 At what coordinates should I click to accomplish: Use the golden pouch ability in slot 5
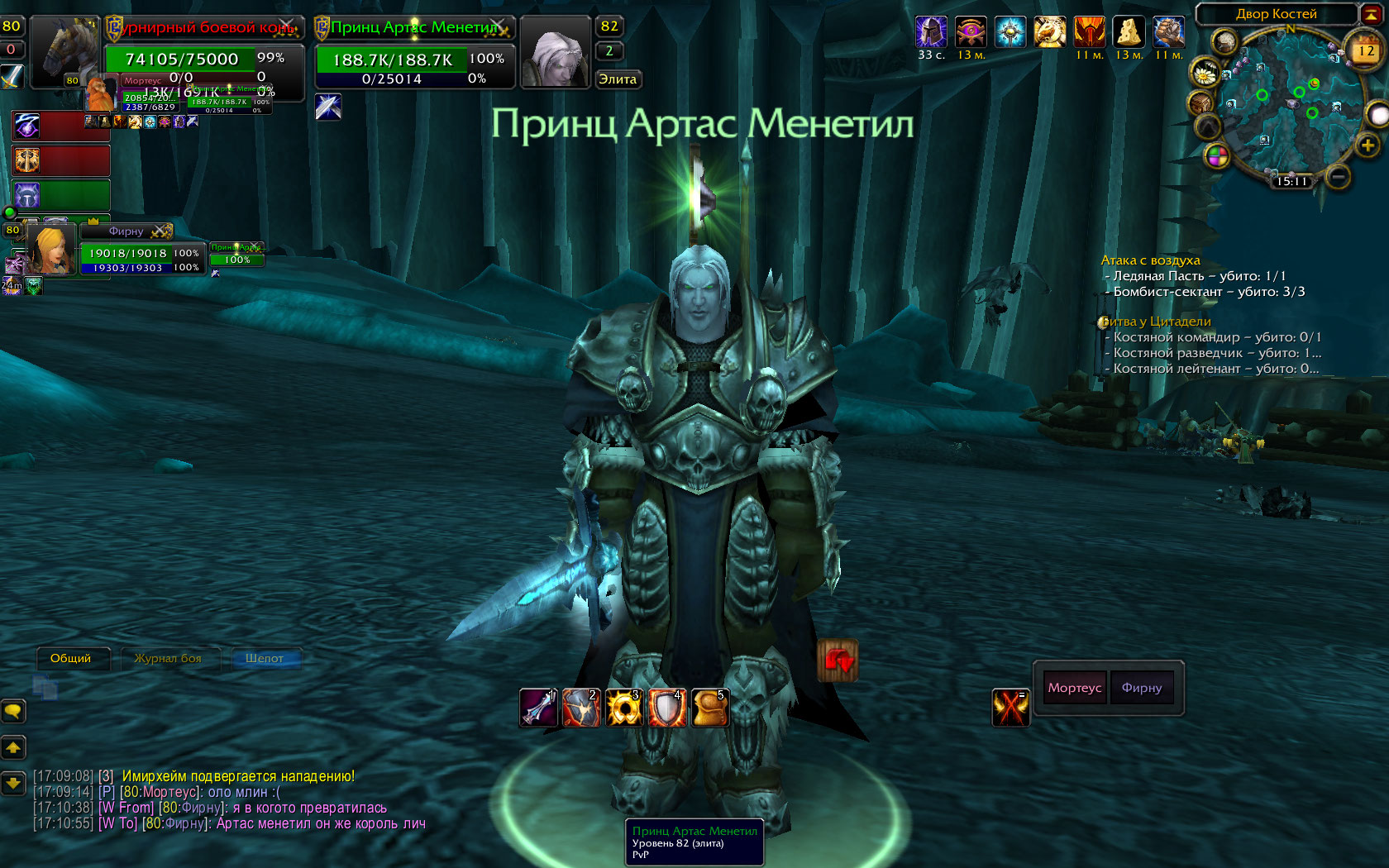pyautogui.click(x=710, y=708)
